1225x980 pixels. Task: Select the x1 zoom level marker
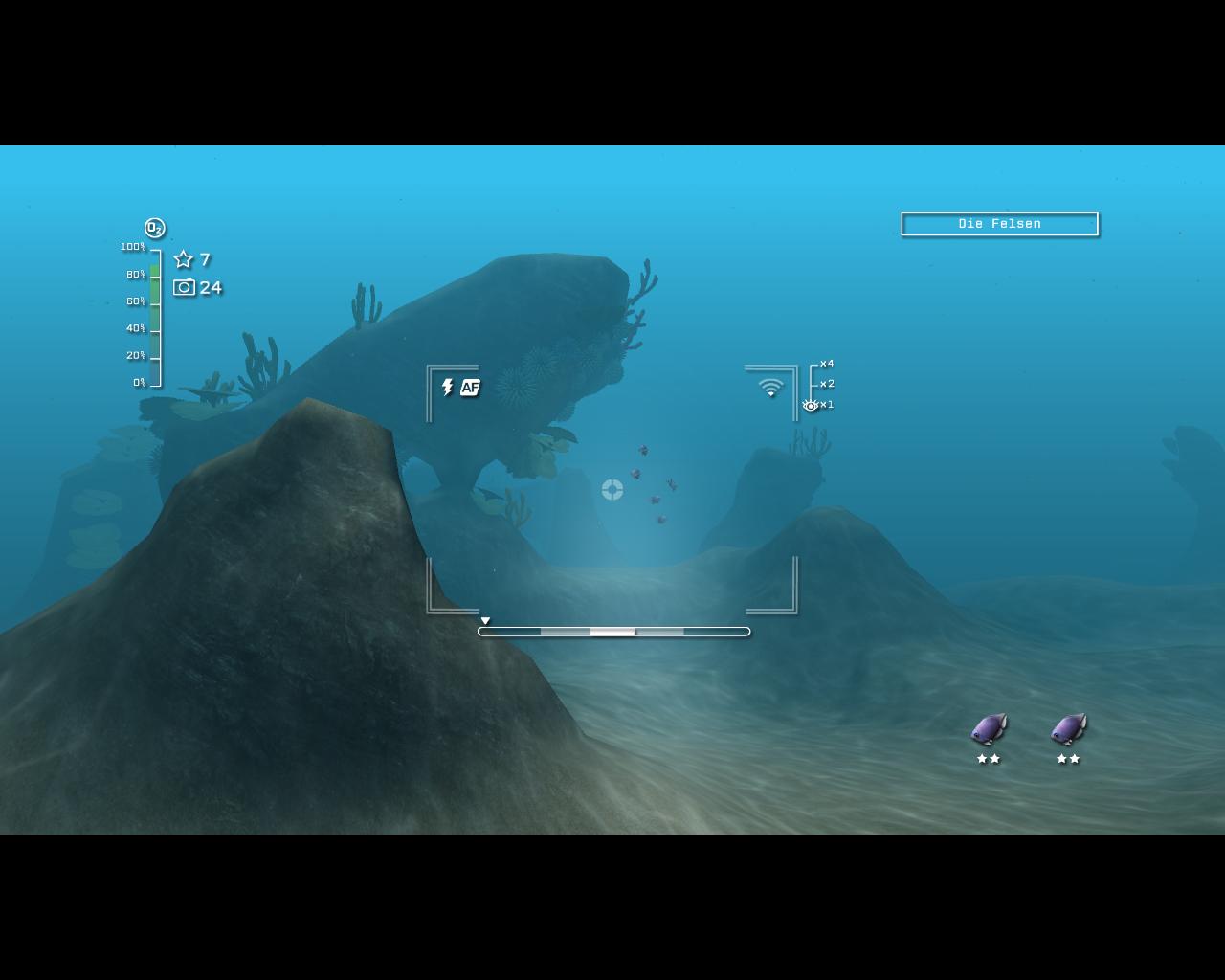pyautogui.click(x=829, y=405)
